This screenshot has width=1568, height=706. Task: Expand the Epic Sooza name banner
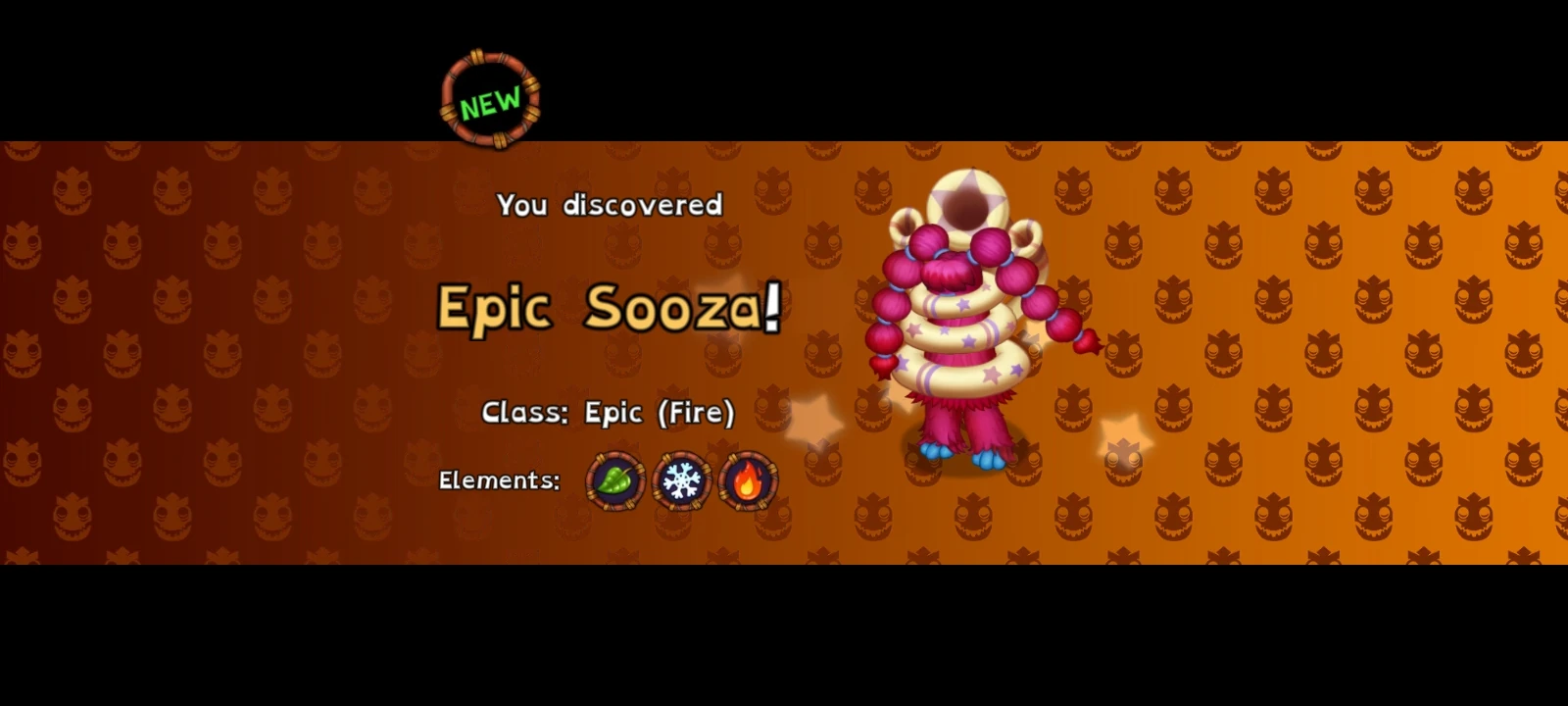pos(608,310)
